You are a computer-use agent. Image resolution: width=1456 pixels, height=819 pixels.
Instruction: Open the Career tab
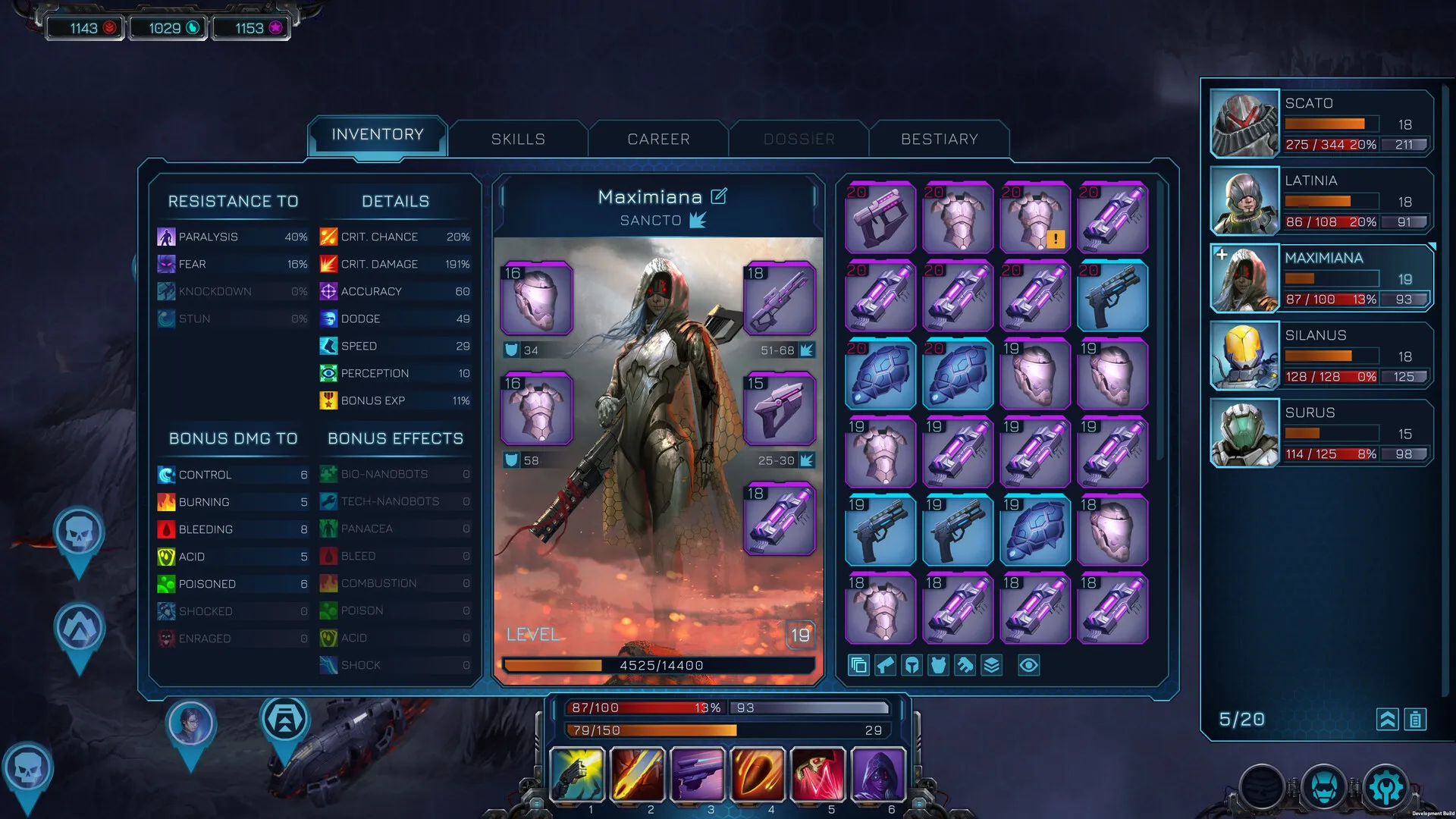tap(658, 139)
